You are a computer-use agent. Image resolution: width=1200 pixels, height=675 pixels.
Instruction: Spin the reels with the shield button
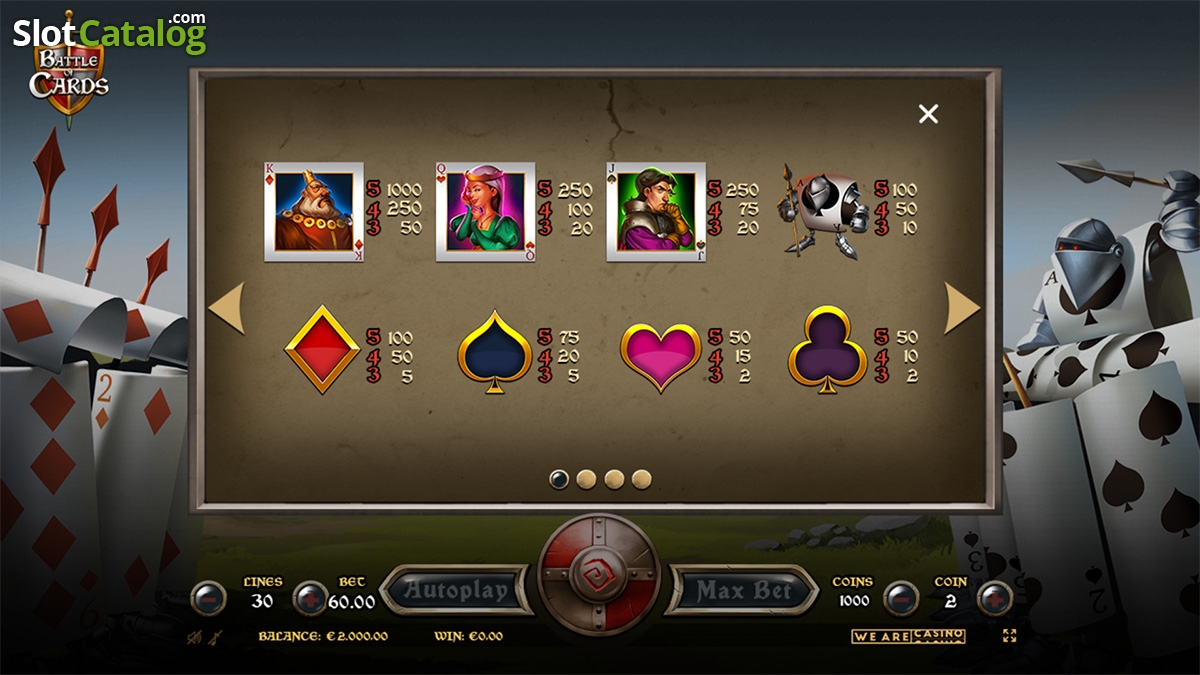599,574
